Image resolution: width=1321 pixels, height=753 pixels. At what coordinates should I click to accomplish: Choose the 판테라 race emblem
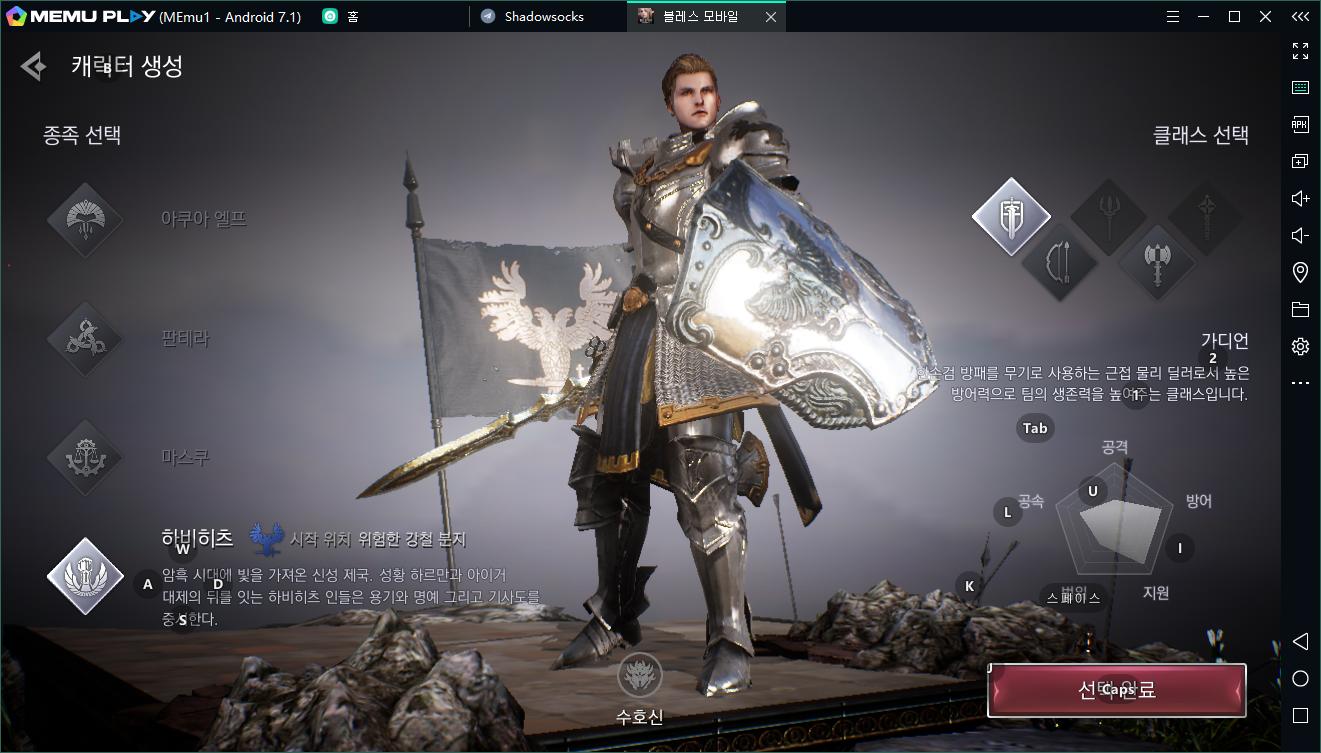pos(85,340)
